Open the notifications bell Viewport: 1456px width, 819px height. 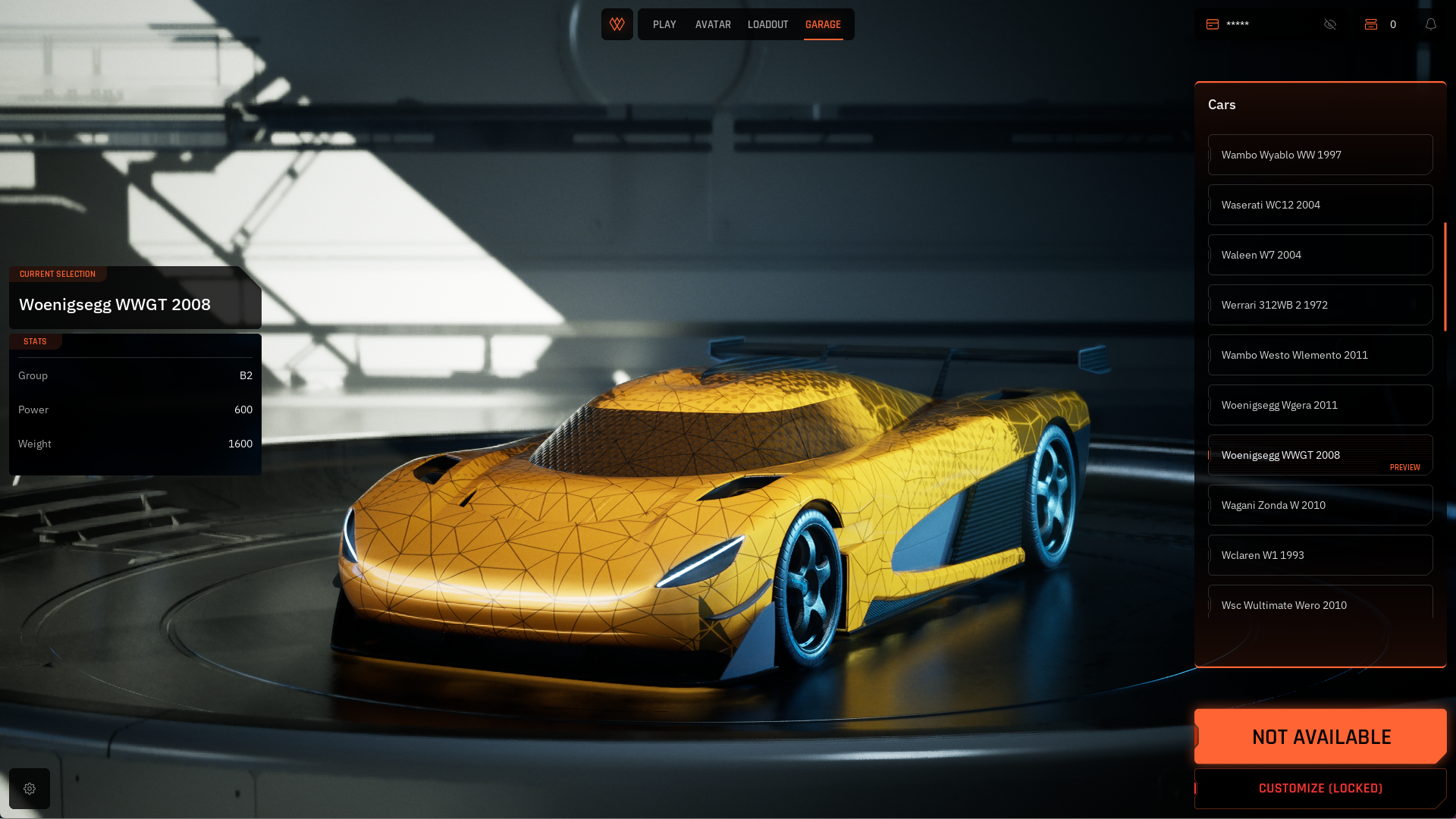click(1431, 24)
